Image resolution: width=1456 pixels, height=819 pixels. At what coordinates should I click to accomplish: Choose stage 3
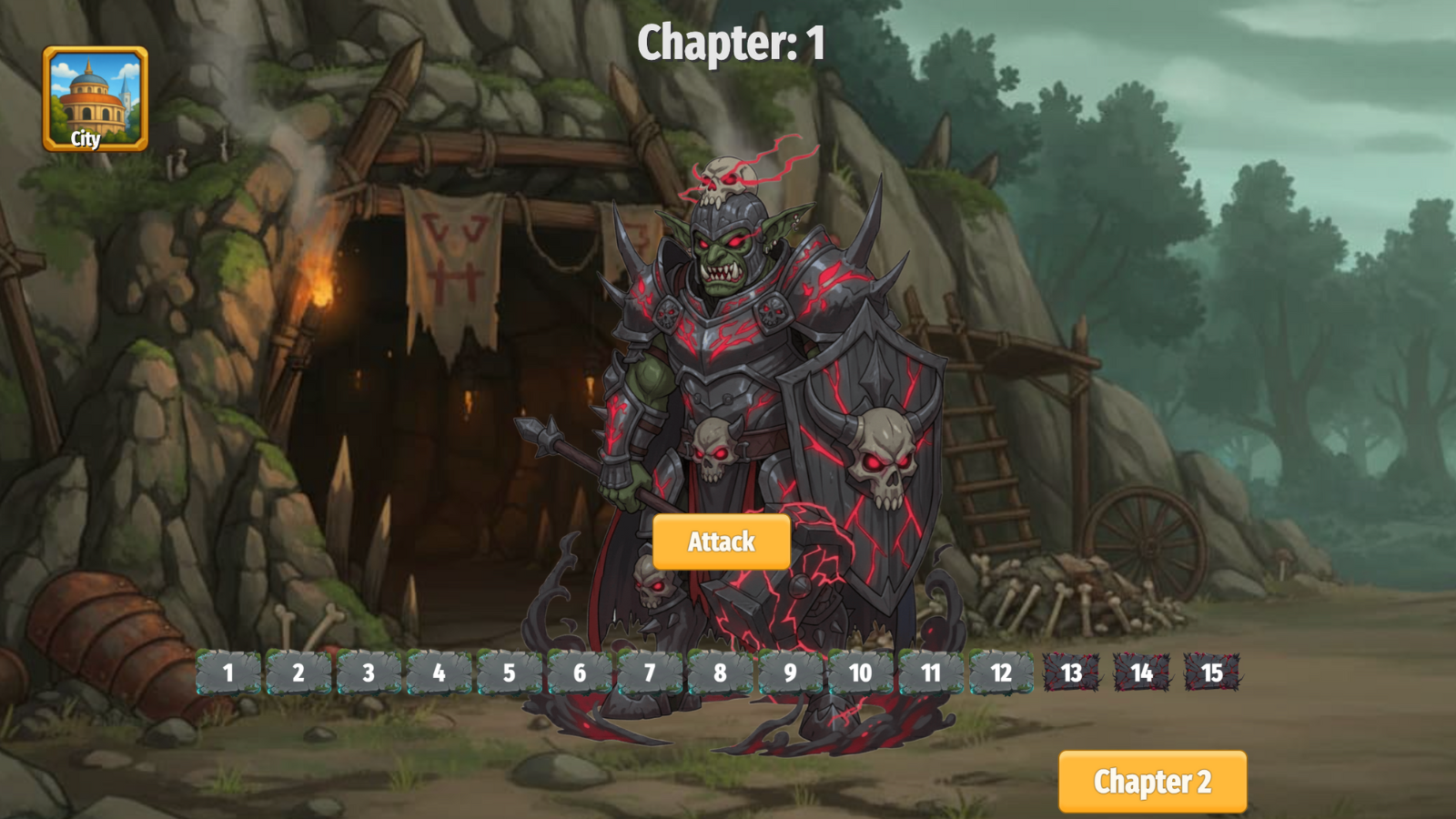(x=368, y=674)
